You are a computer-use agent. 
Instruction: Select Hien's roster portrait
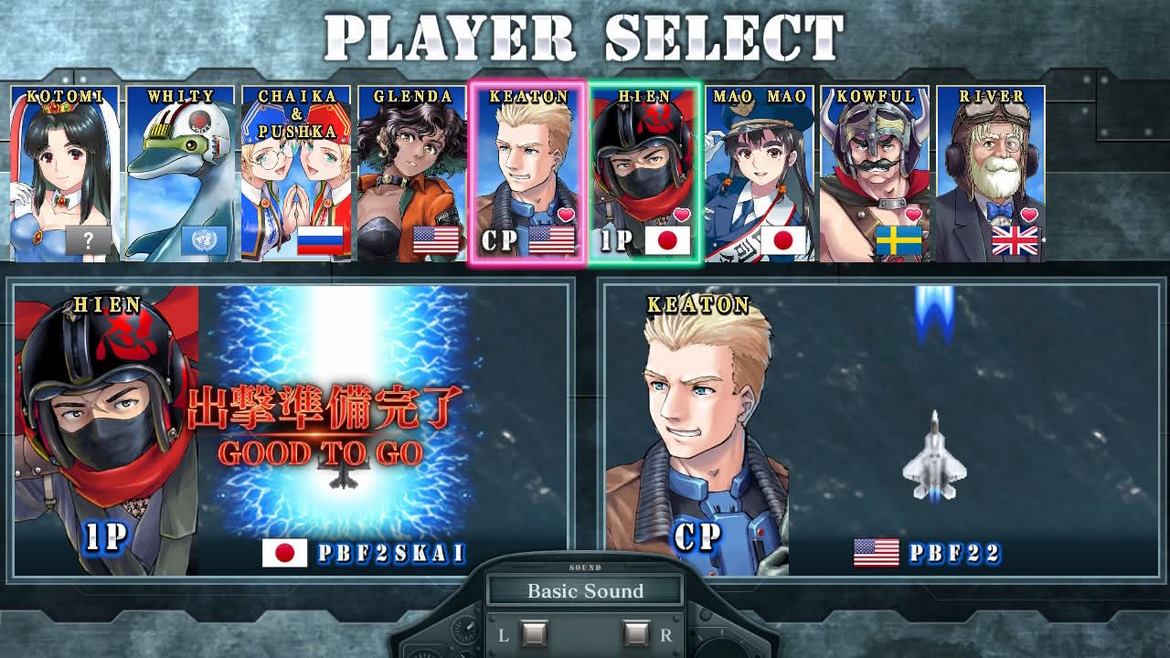coord(645,173)
